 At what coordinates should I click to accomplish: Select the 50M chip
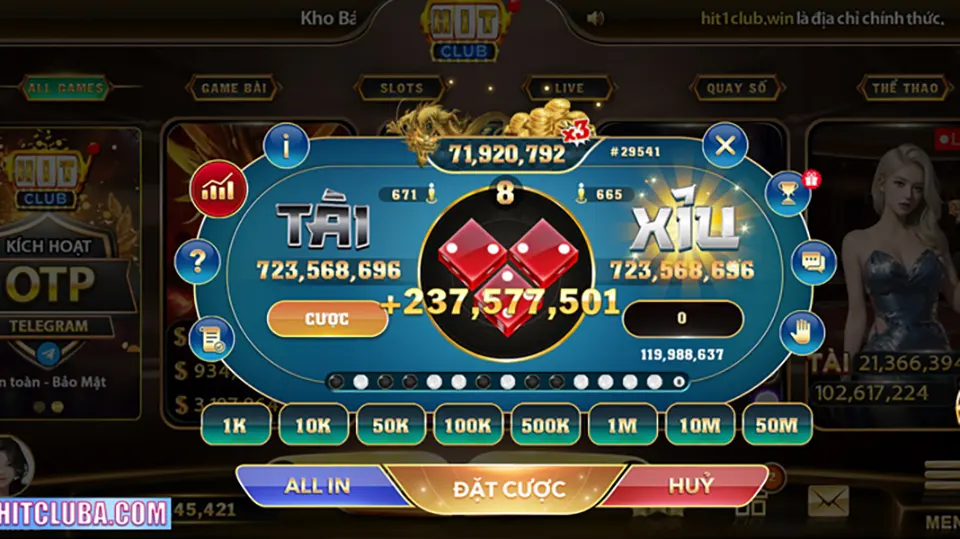[x=776, y=425]
